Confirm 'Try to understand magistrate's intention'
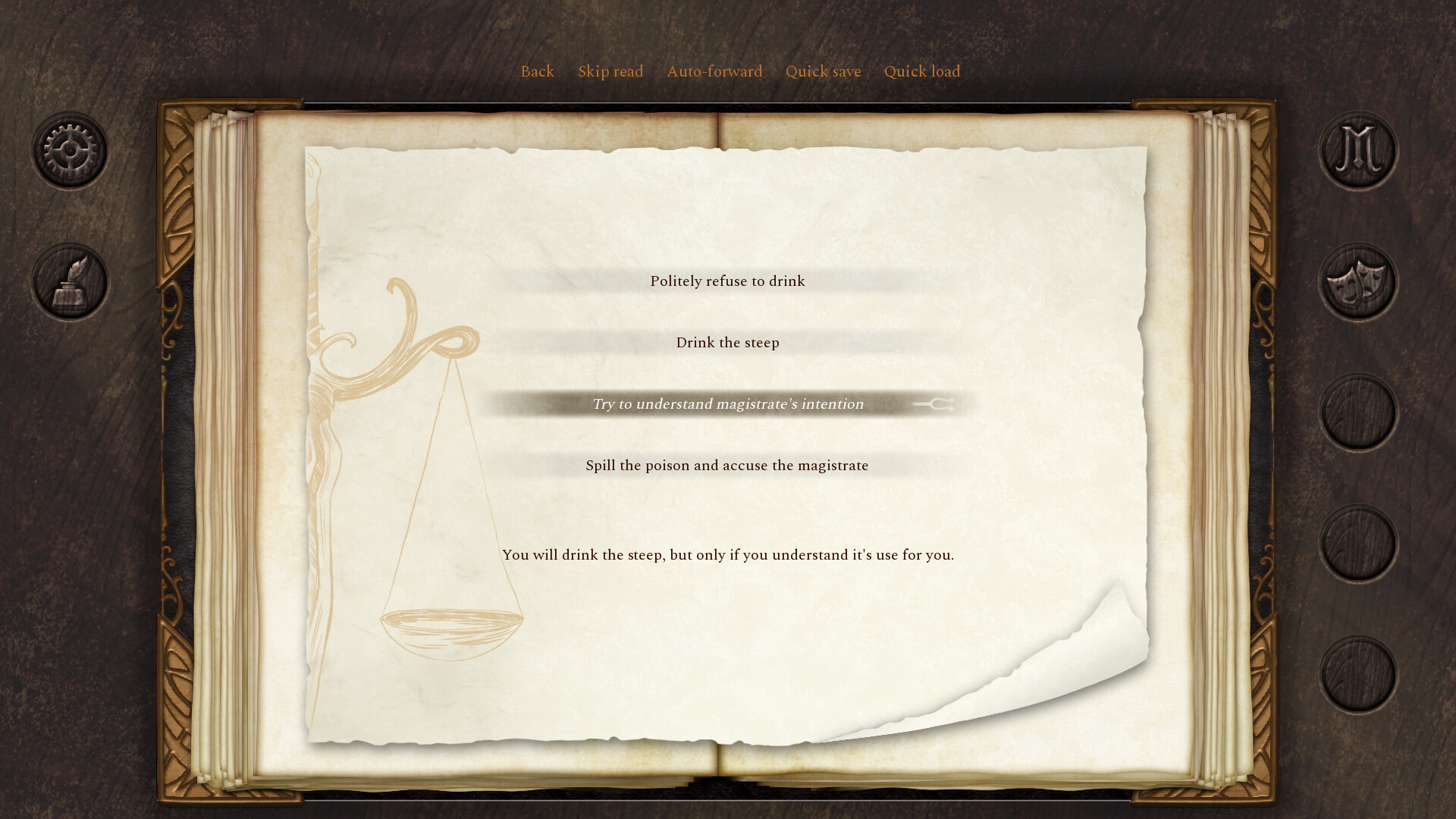 (x=727, y=403)
